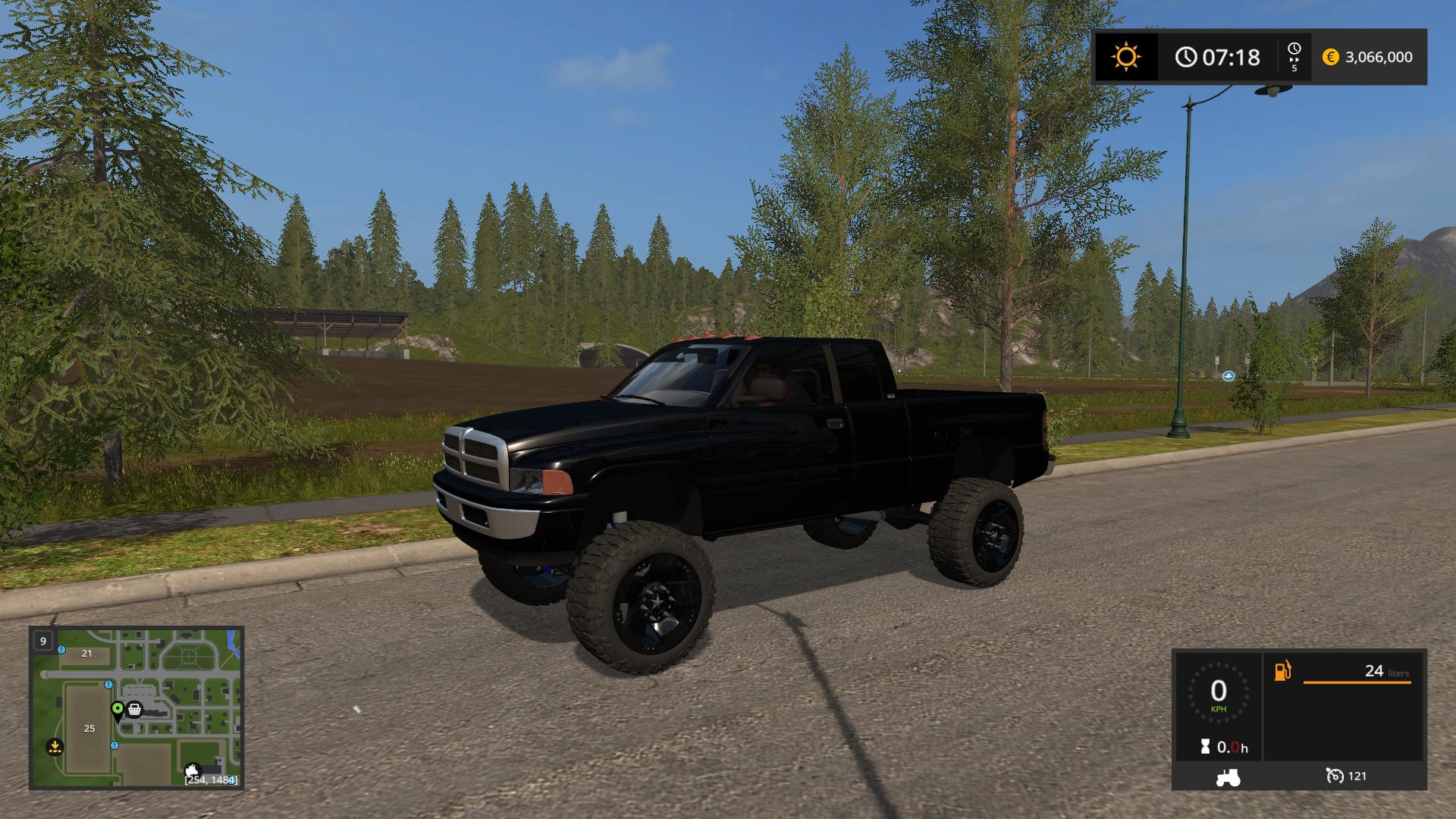Viewport: 1456px width, 819px height.
Task: Click the euro coin money icon
Action: coord(1330,57)
